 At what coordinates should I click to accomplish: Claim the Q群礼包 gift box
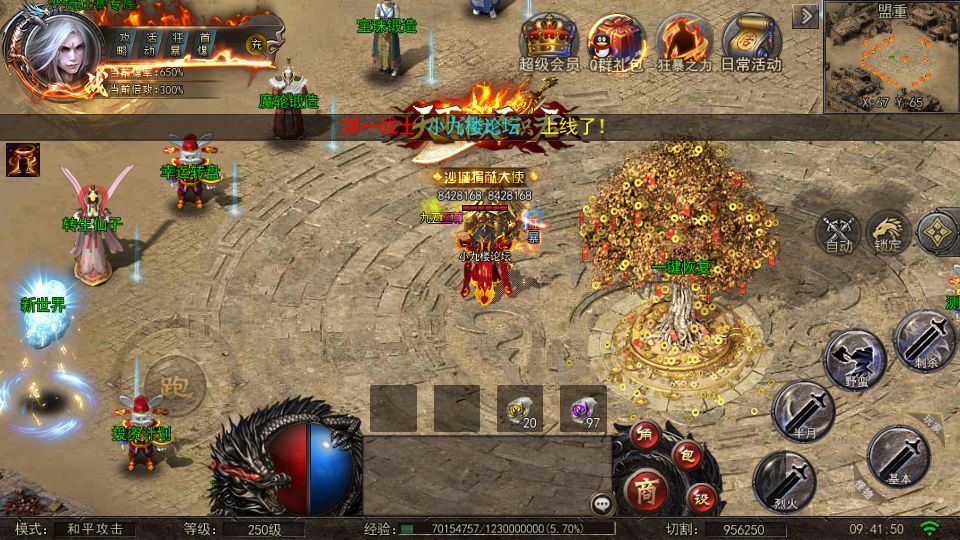pos(612,39)
